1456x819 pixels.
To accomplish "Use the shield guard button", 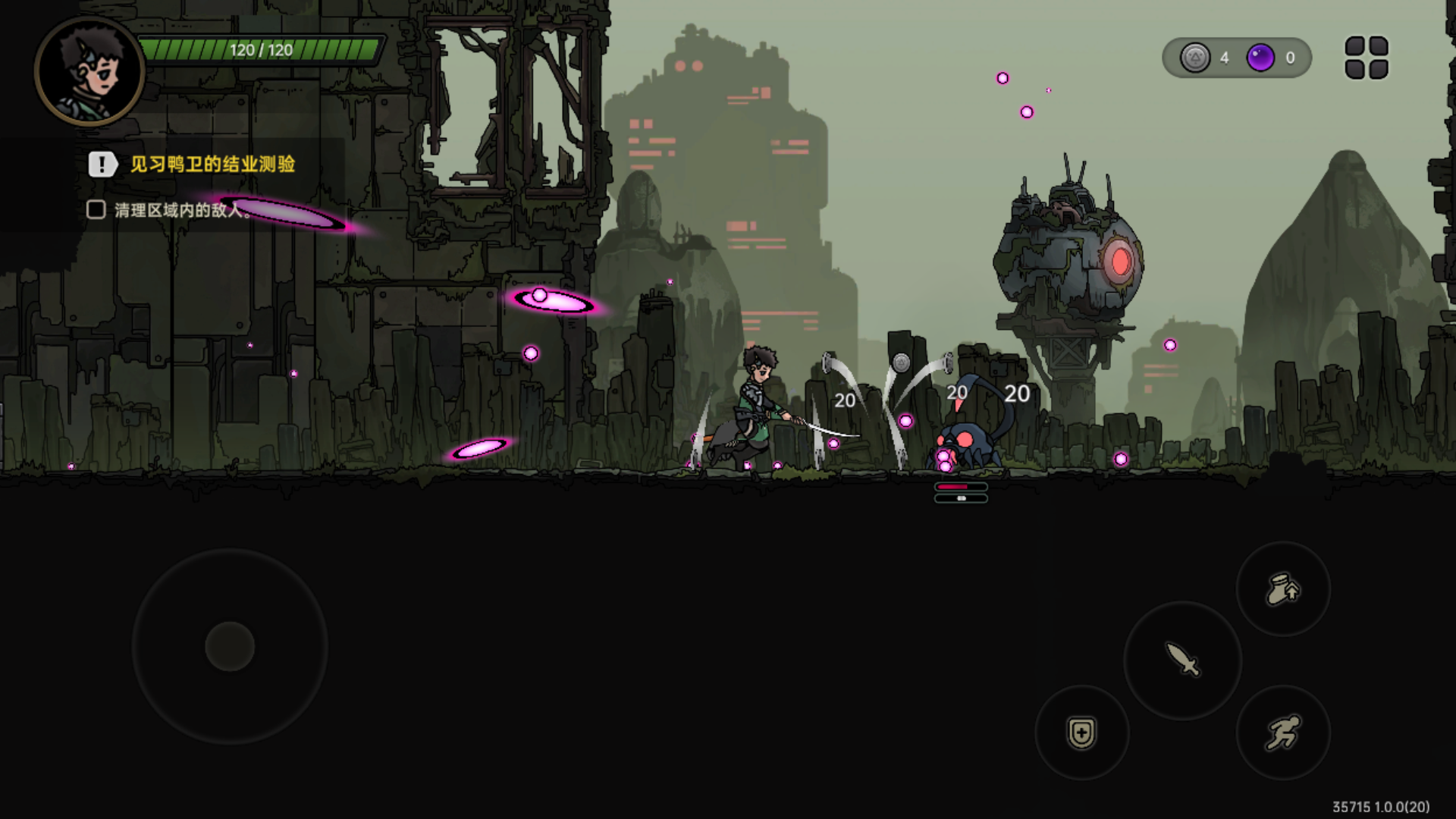I will pos(1081,733).
